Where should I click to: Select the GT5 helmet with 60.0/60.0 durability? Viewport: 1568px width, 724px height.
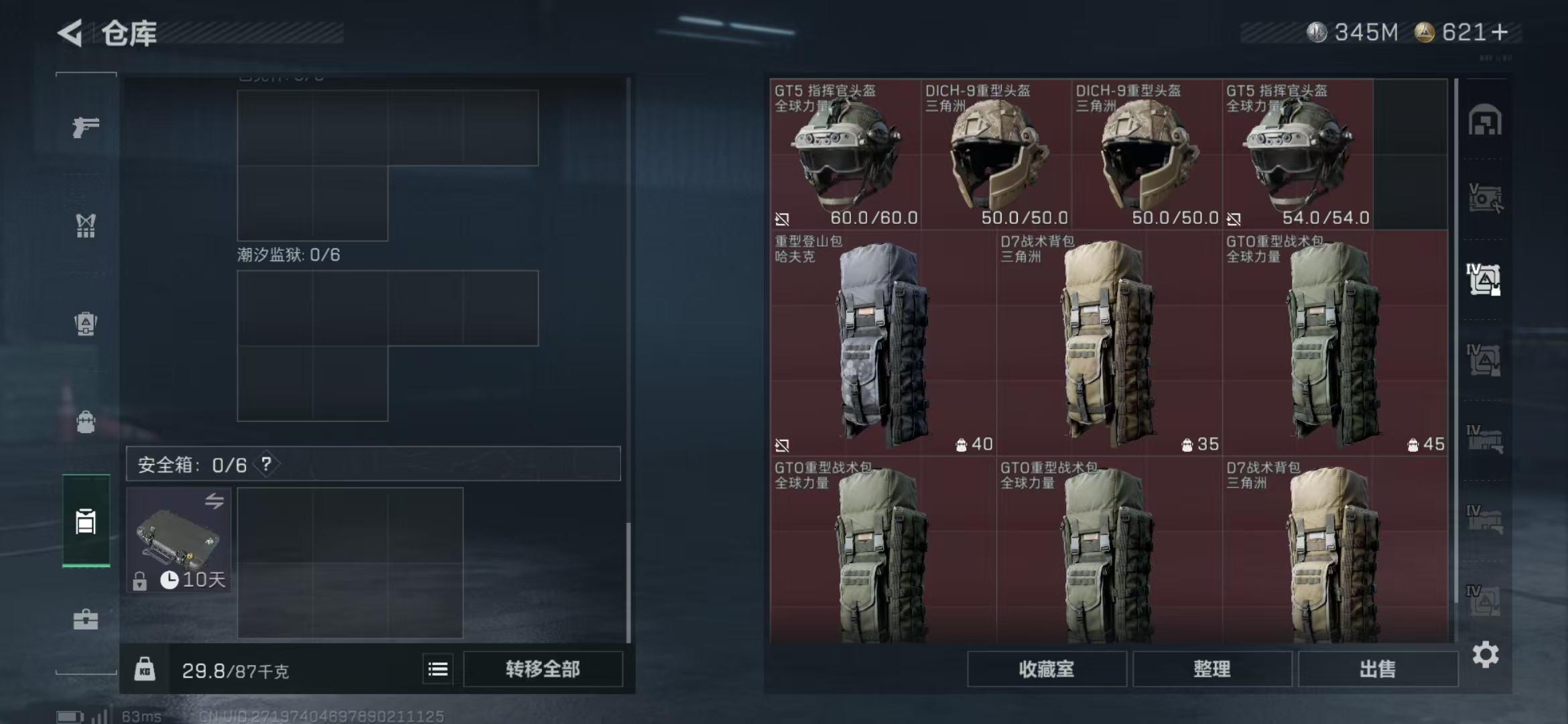846,154
